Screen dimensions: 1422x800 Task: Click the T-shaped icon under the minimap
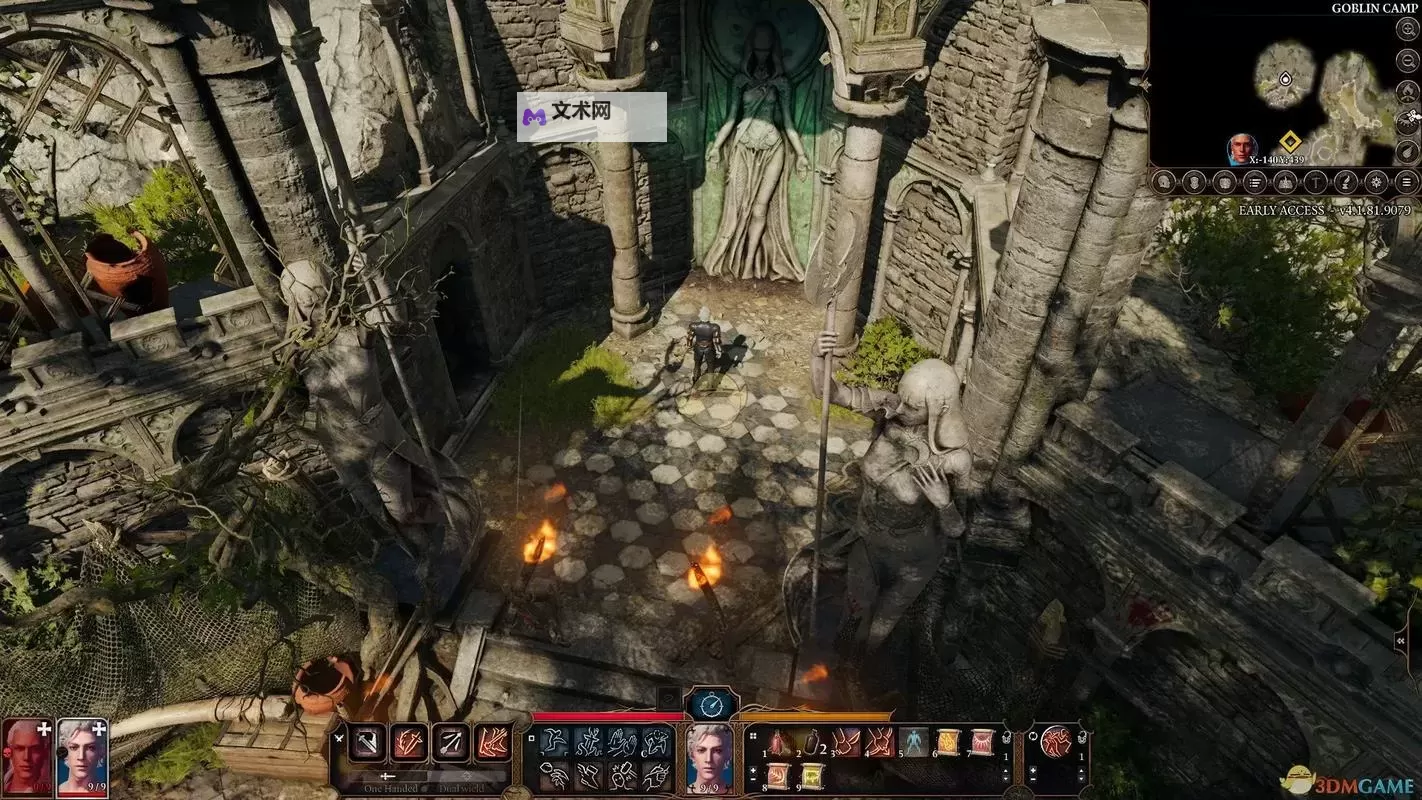point(1316,182)
